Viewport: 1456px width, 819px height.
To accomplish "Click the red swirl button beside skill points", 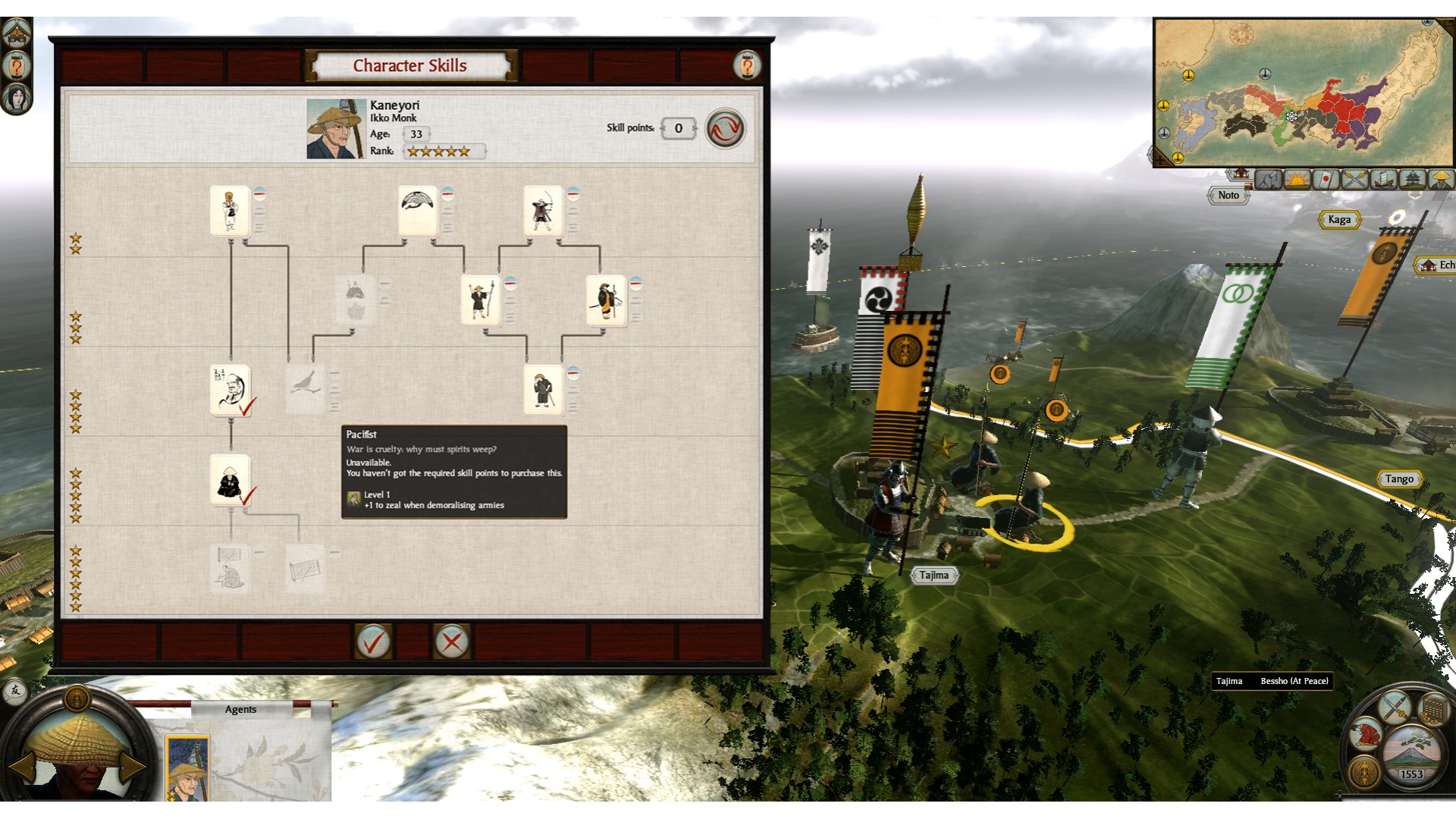I will coord(725,128).
